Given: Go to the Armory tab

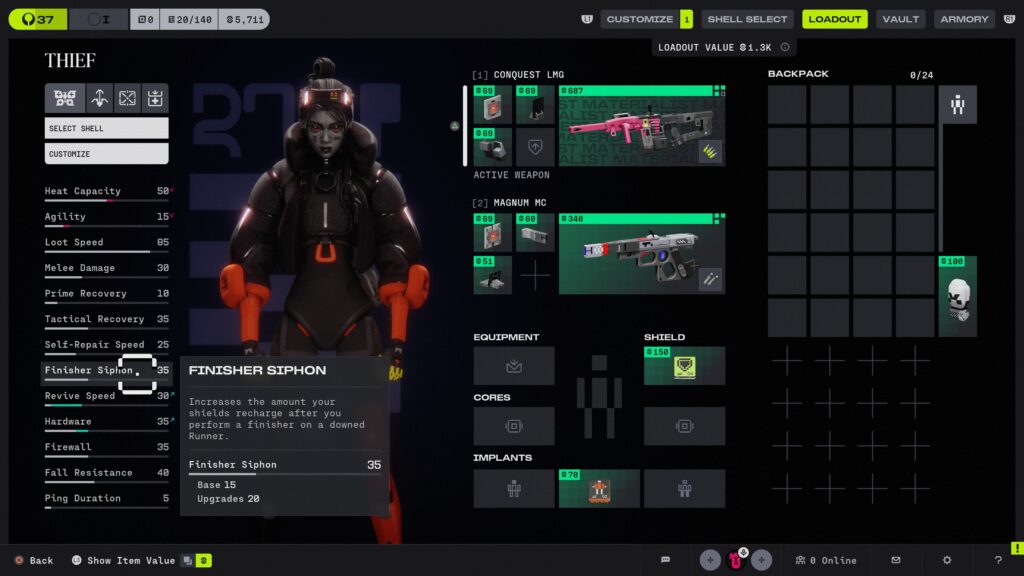Looking at the screenshot, I should [x=964, y=19].
